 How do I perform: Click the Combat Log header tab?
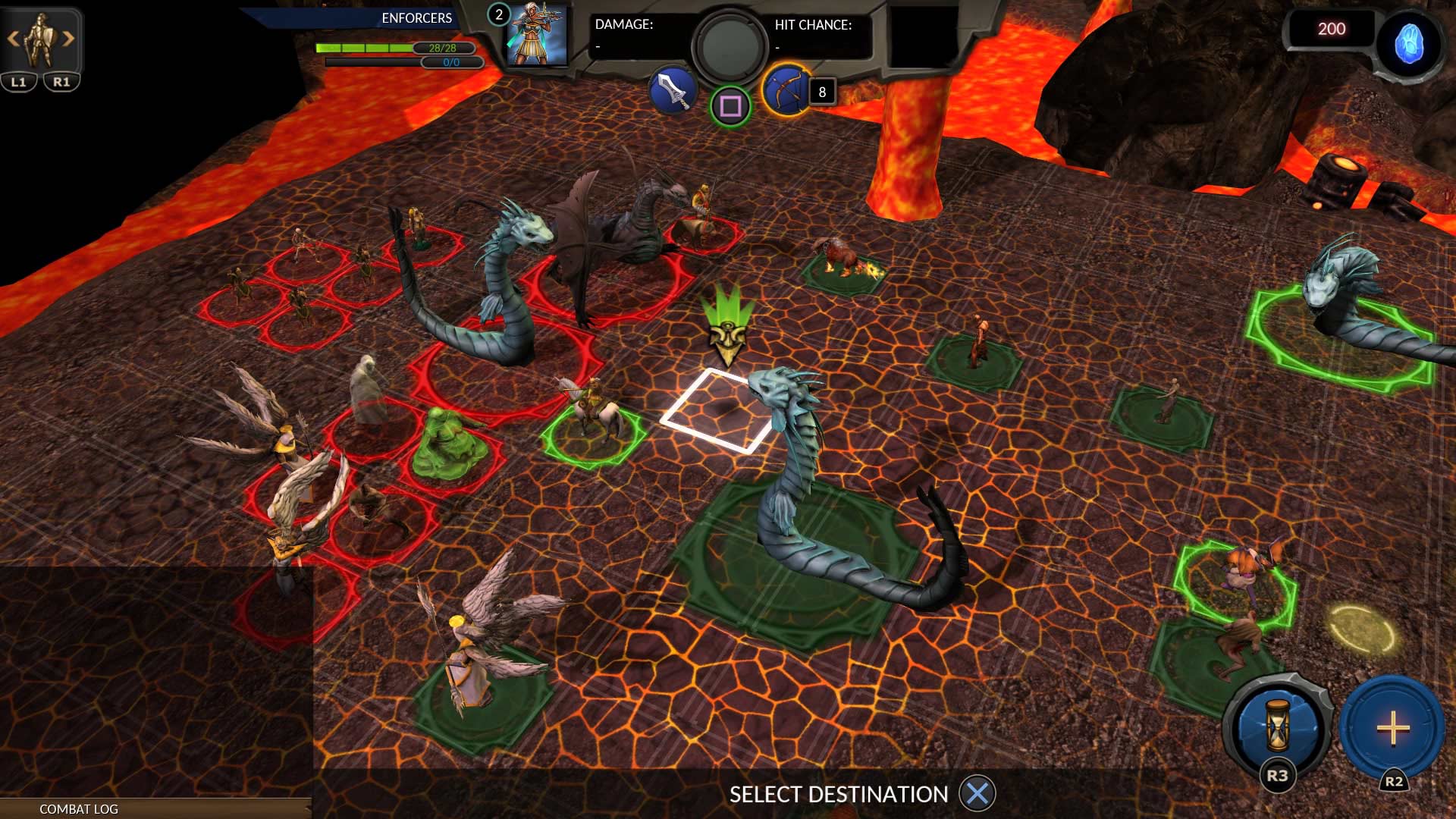coord(78,809)
